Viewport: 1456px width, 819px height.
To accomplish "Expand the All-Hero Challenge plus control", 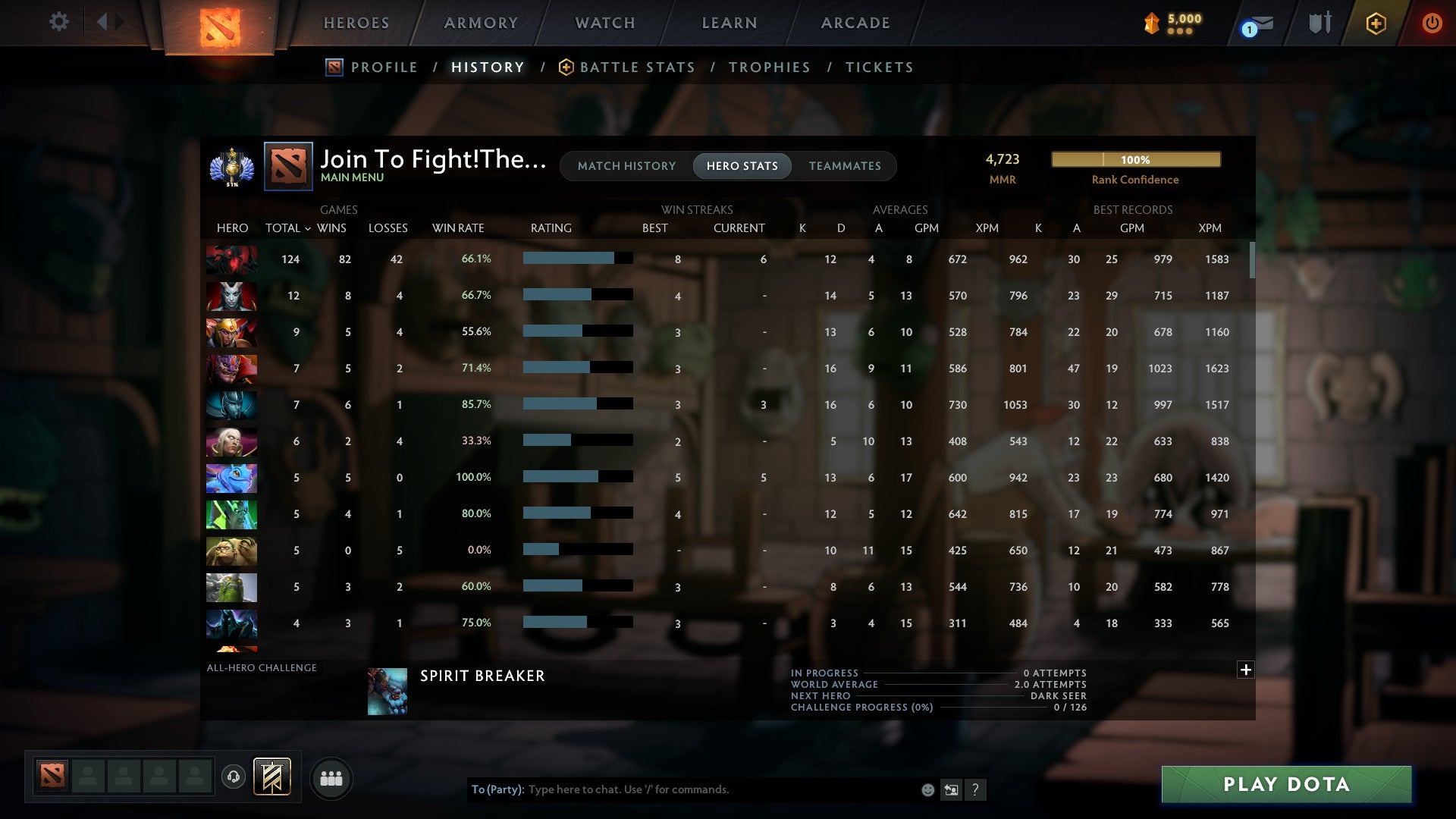I will pyautogui.click(x=1246, y=670).
